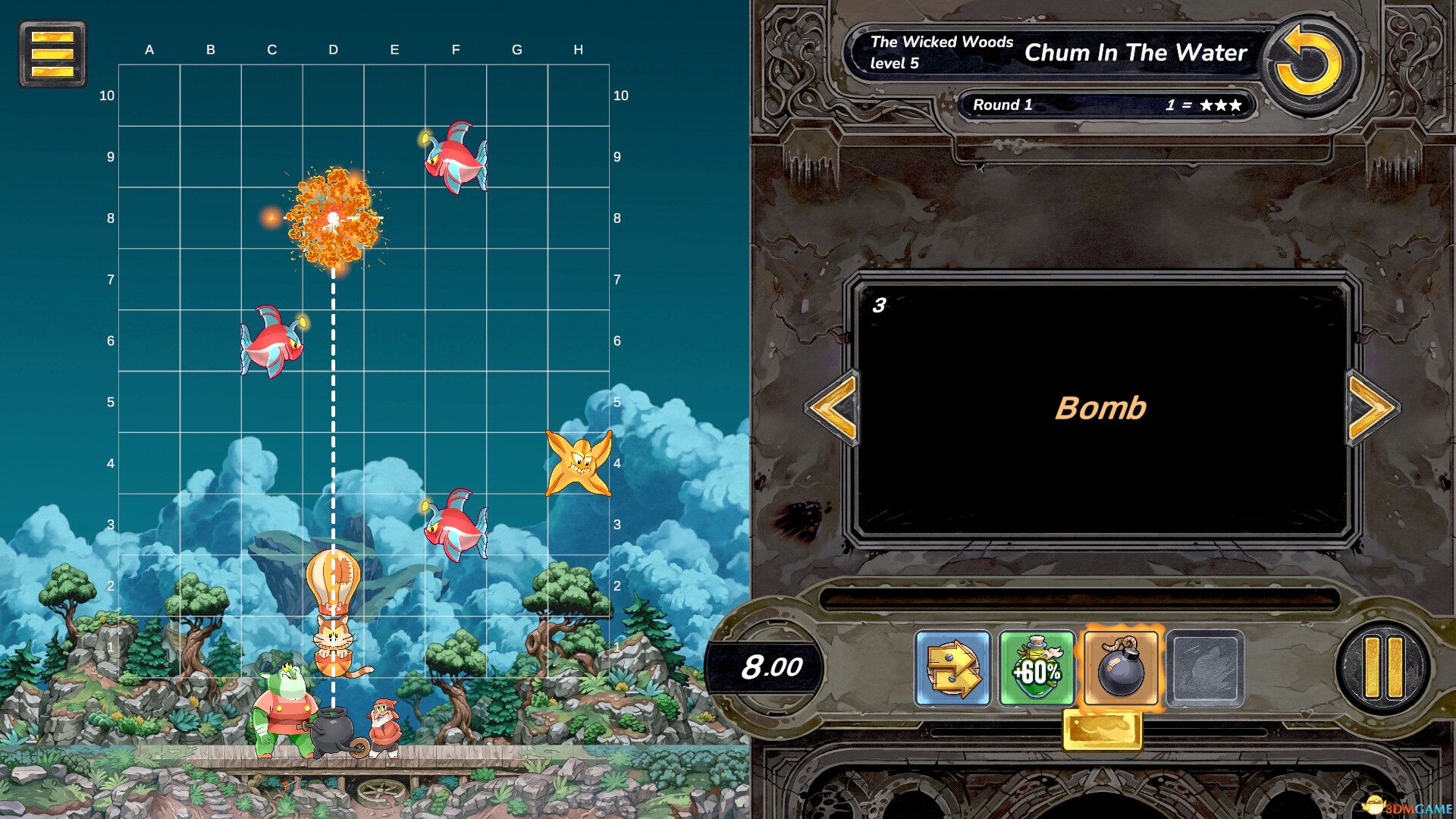Target the starfish enemy near column G
The height and width of the screenshot is (819, 1456).
579,461
